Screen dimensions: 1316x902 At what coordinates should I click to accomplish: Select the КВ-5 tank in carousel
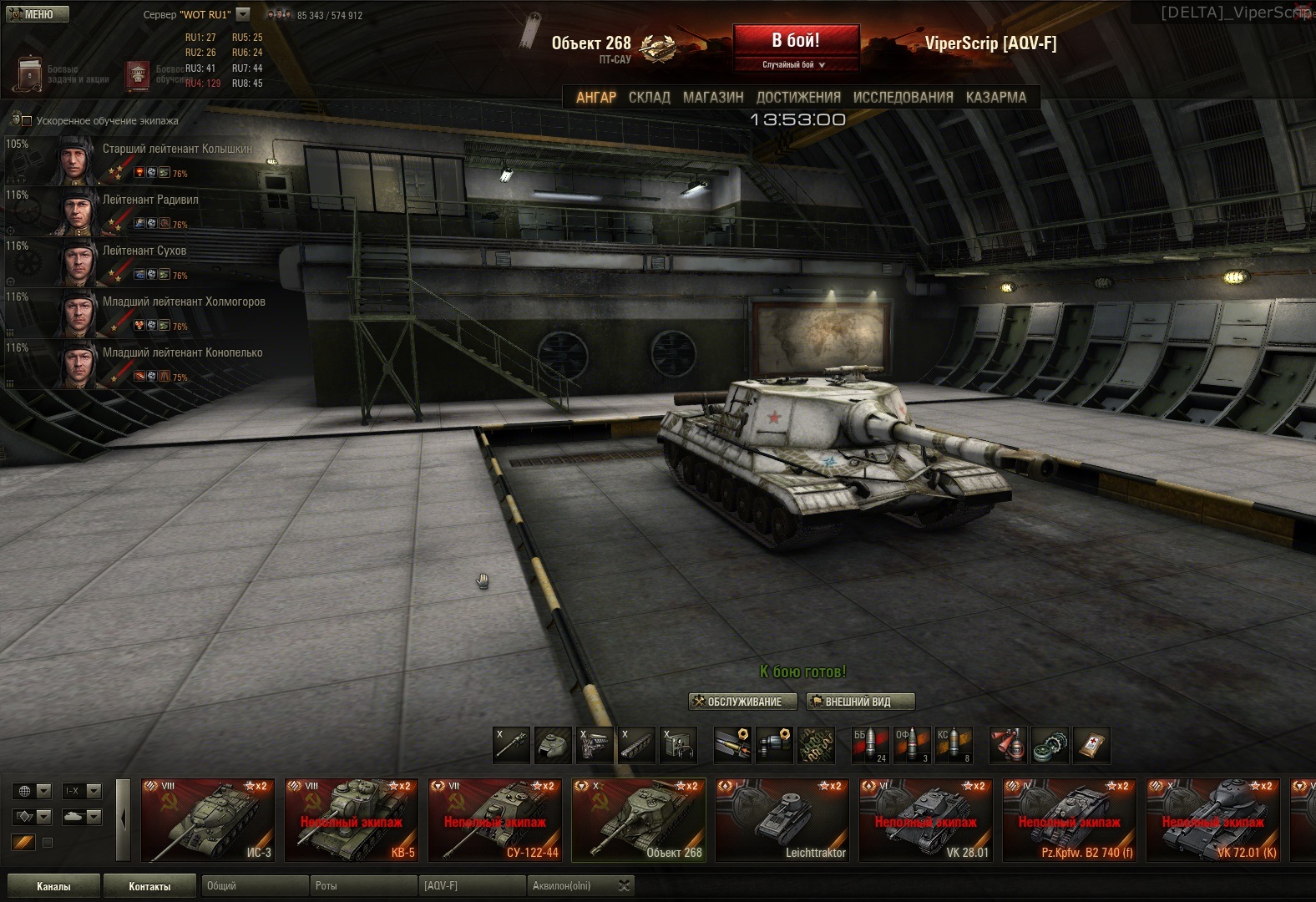pos(351,820)
